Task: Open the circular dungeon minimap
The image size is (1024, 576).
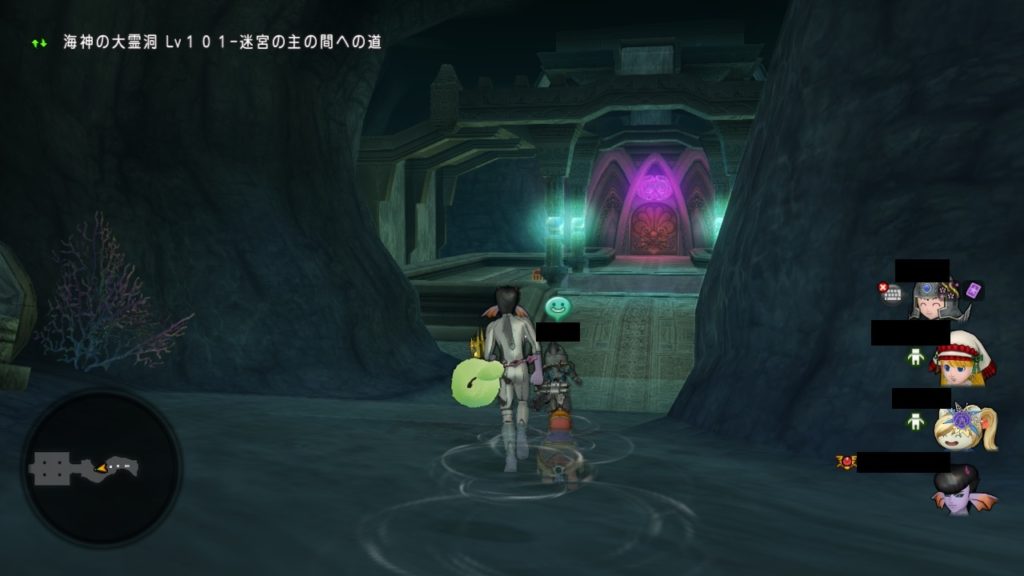Action: 101,468
